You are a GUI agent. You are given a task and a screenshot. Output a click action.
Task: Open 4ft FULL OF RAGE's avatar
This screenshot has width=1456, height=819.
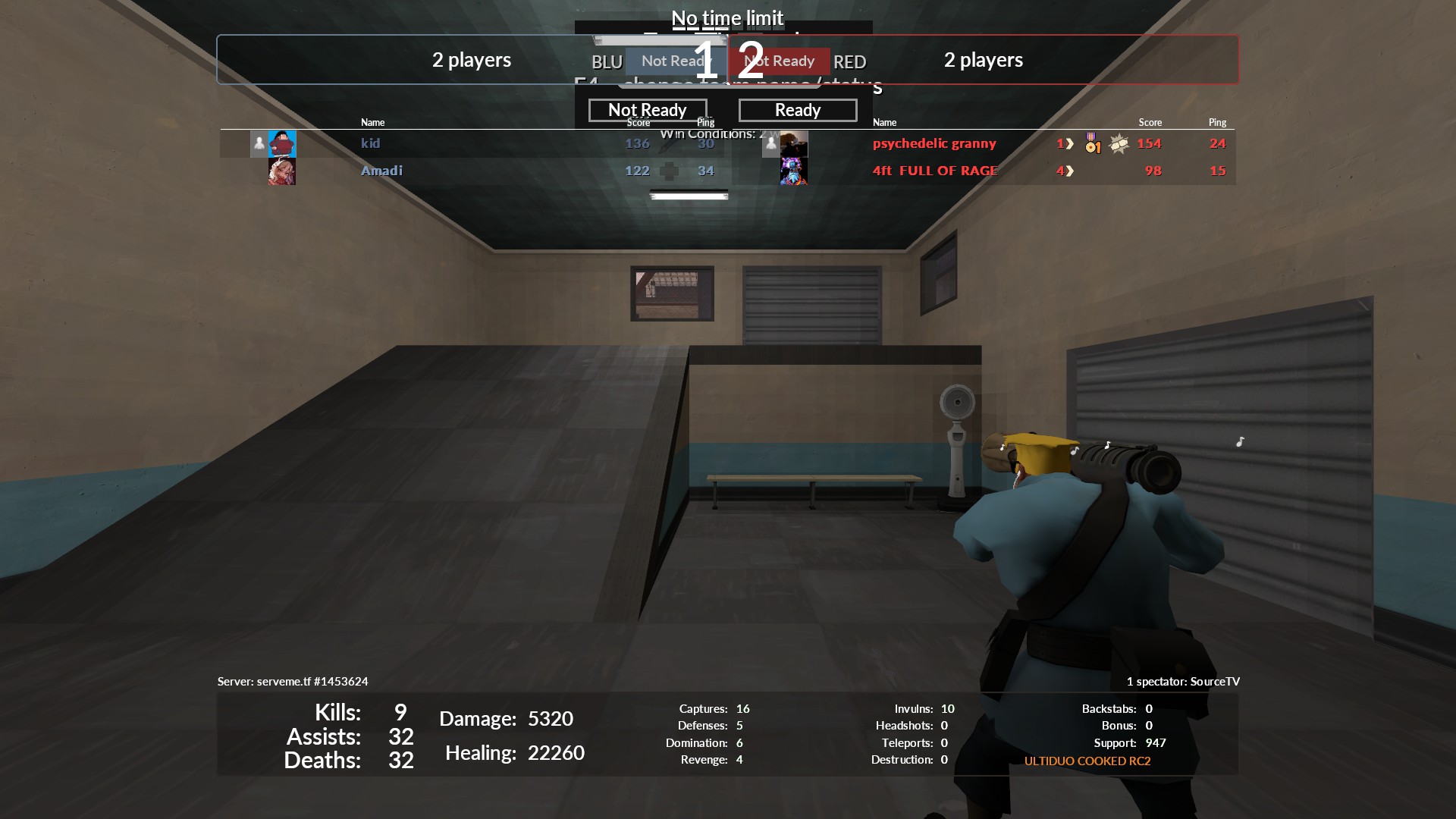pos(794,171)
